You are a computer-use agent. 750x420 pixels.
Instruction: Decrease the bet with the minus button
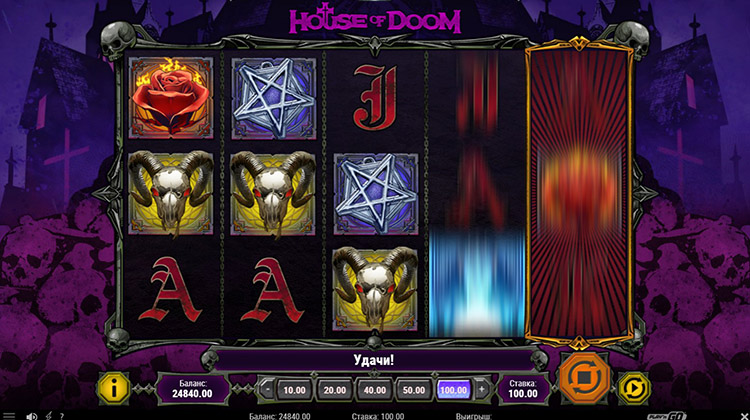266,389
